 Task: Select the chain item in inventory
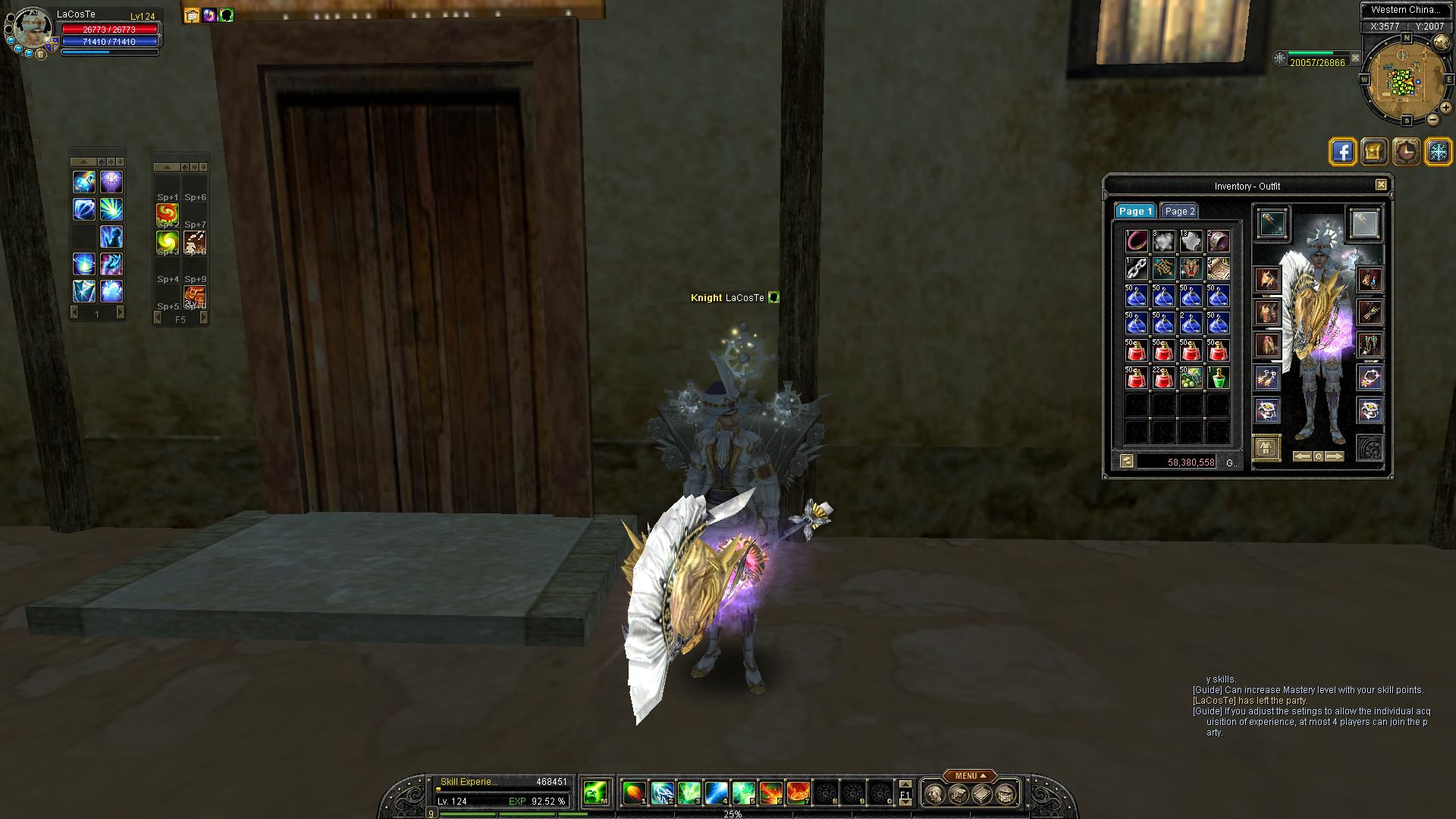point(1136,268)
